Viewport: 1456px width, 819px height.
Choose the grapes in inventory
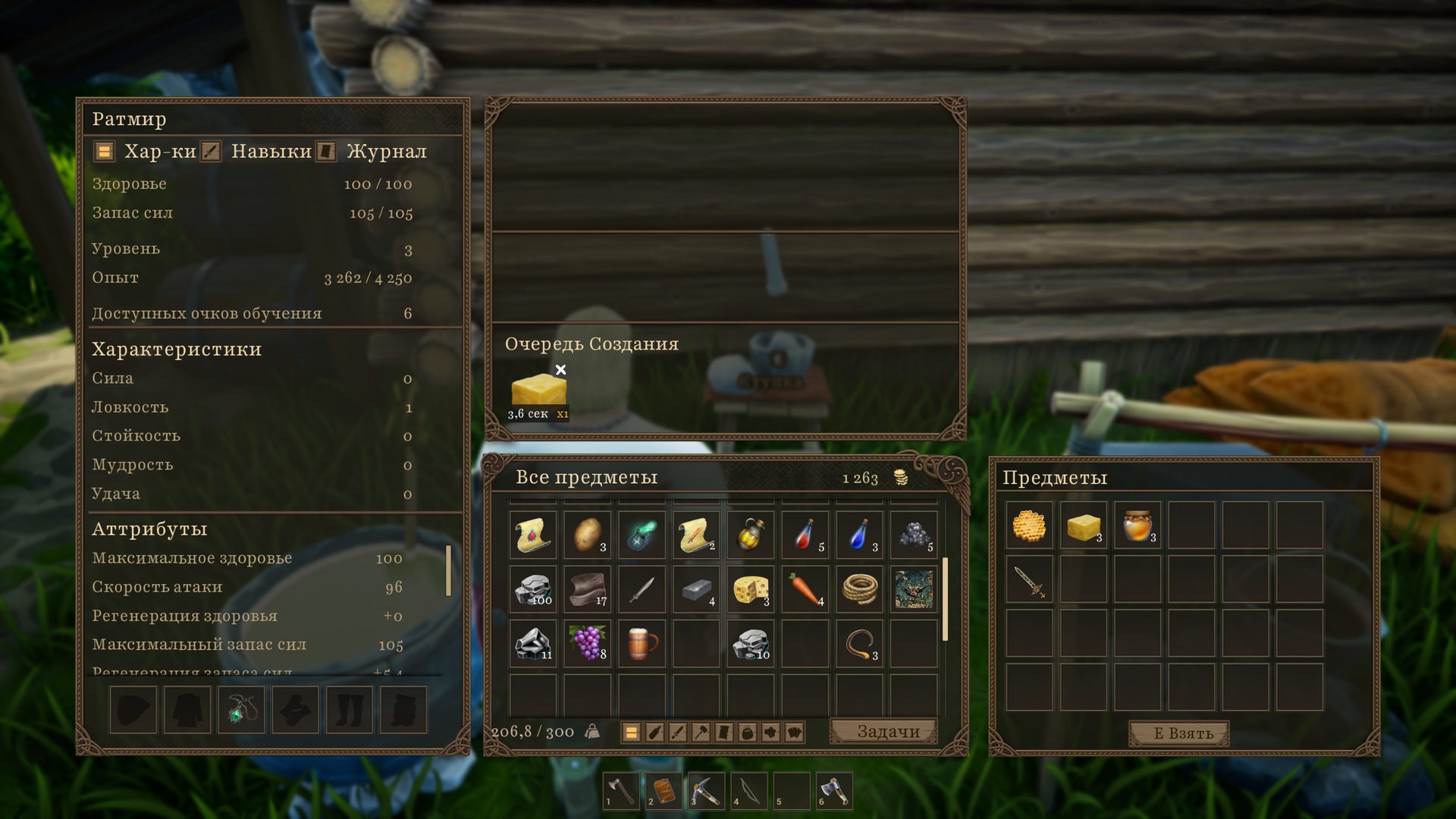coord(588,643)
